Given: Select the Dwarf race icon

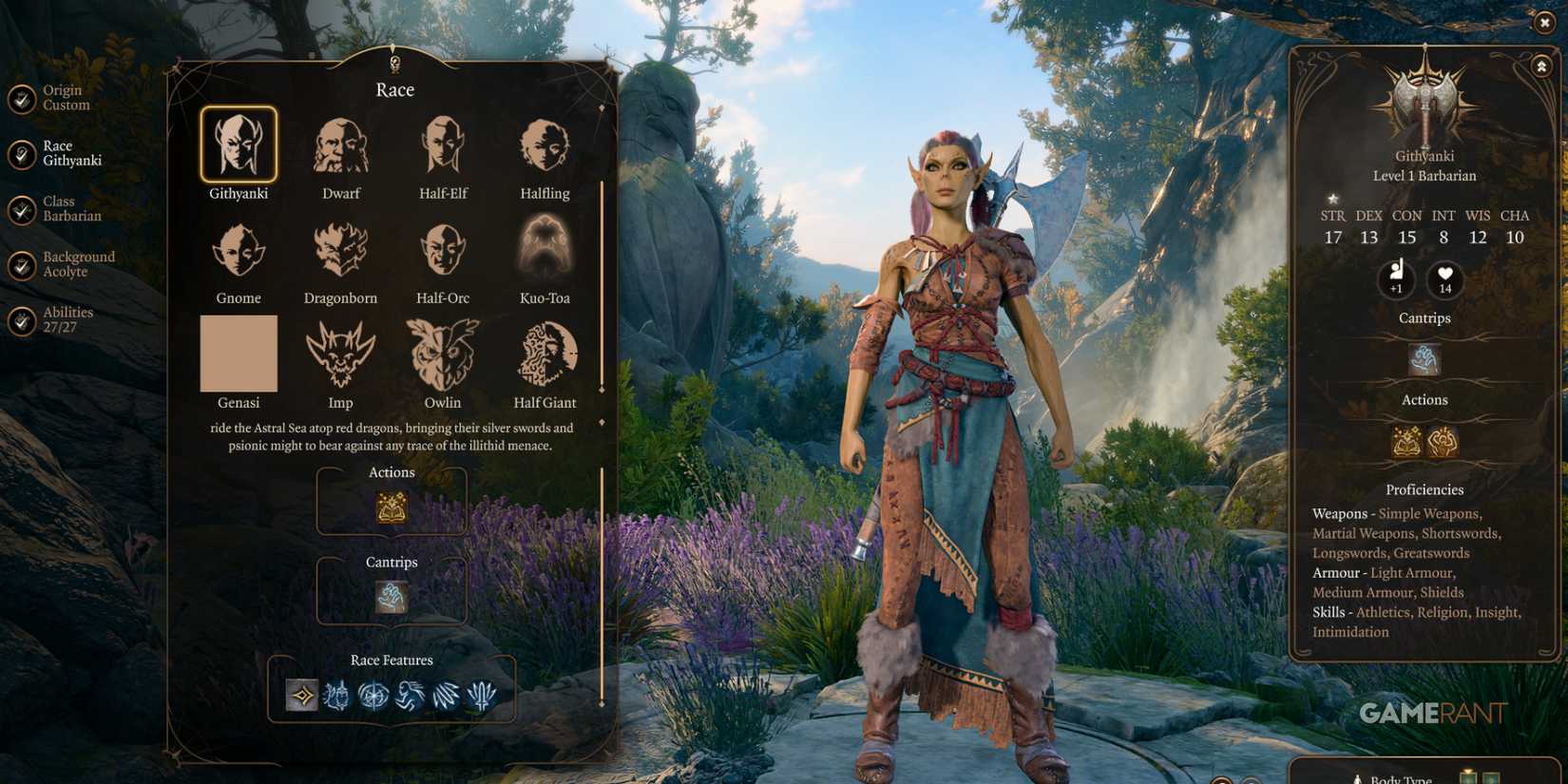Looking at the screenshot, I should pos(340,147).
